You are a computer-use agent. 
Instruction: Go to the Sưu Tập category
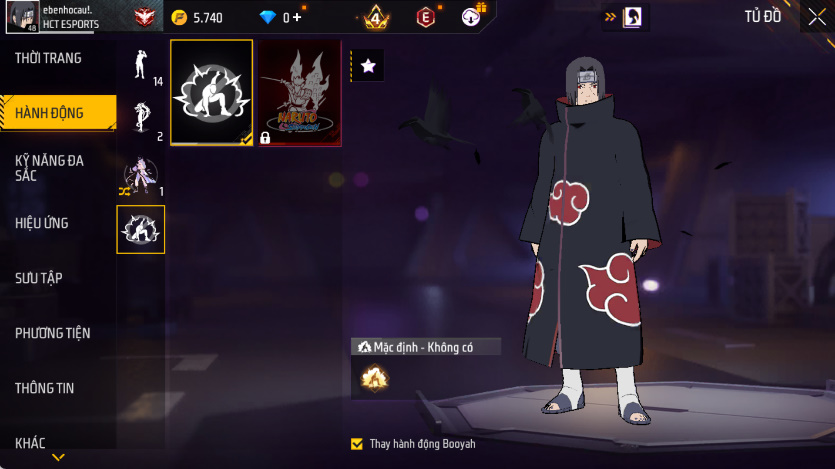pyautogui.click(x=39, y=278)
